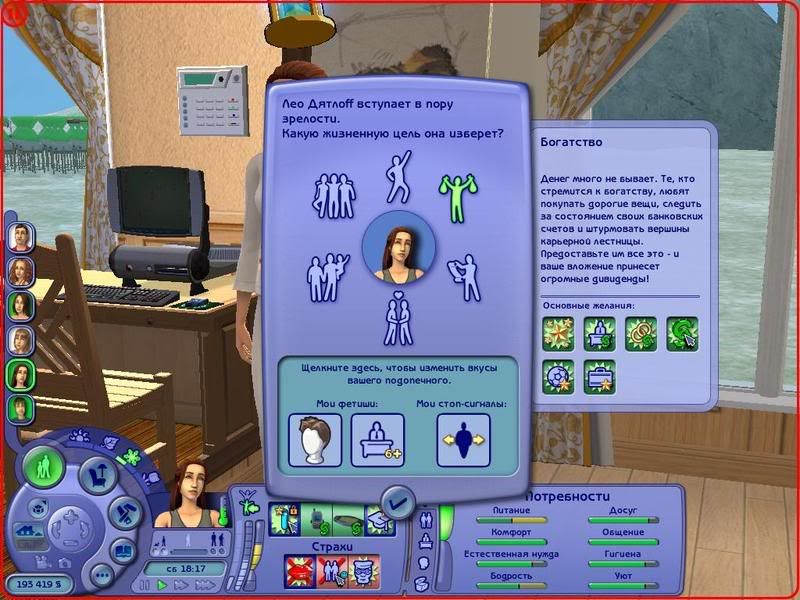Choose the three-figure group aspiration icon
The width and height of the screenshot is (800, 600).
pyautogui.click(x=335, y=194)
